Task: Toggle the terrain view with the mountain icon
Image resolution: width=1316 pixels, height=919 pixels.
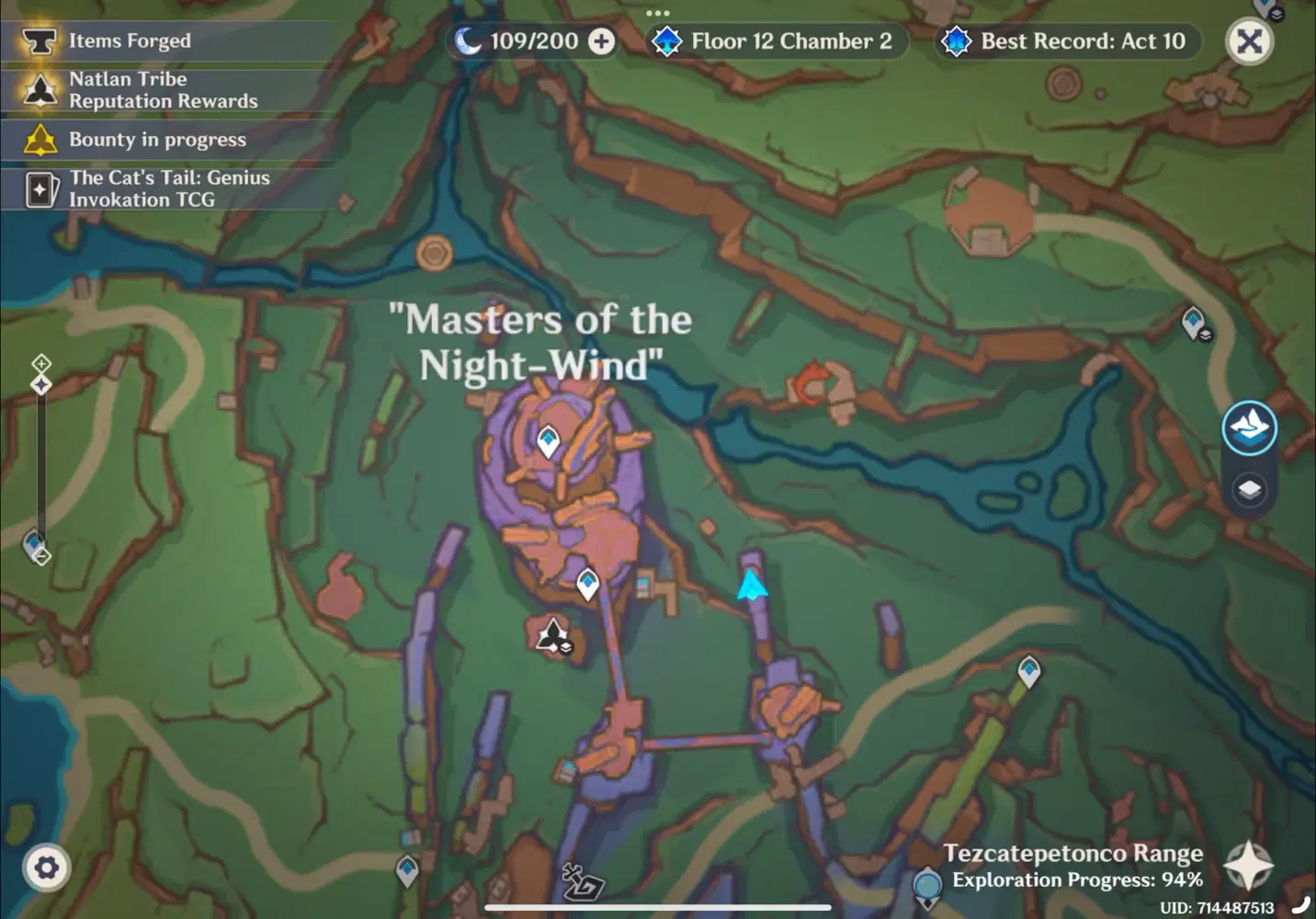Action: pyautogui.click(x=1249, y=426)
